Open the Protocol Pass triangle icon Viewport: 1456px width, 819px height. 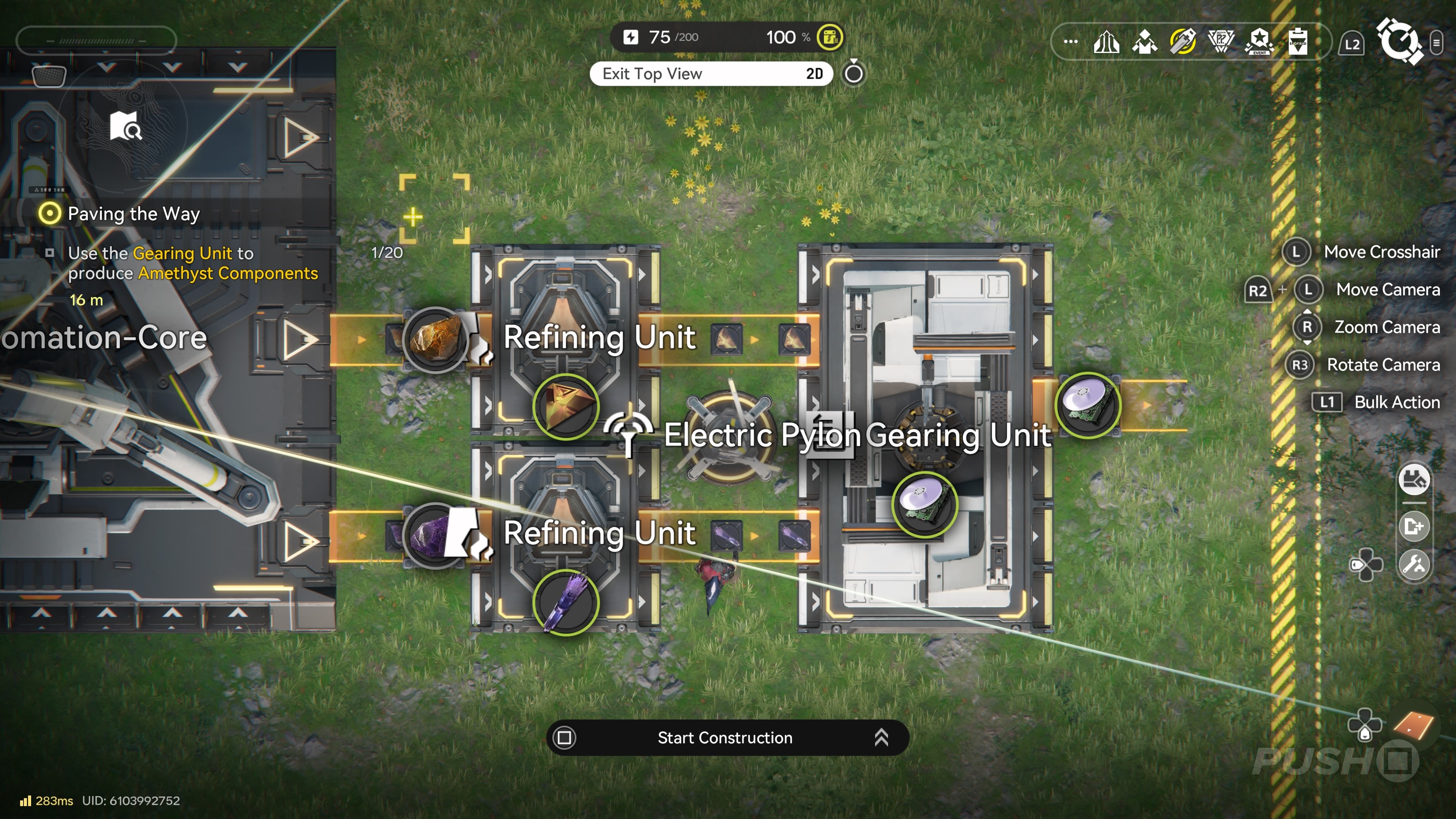click(1221, 42)
